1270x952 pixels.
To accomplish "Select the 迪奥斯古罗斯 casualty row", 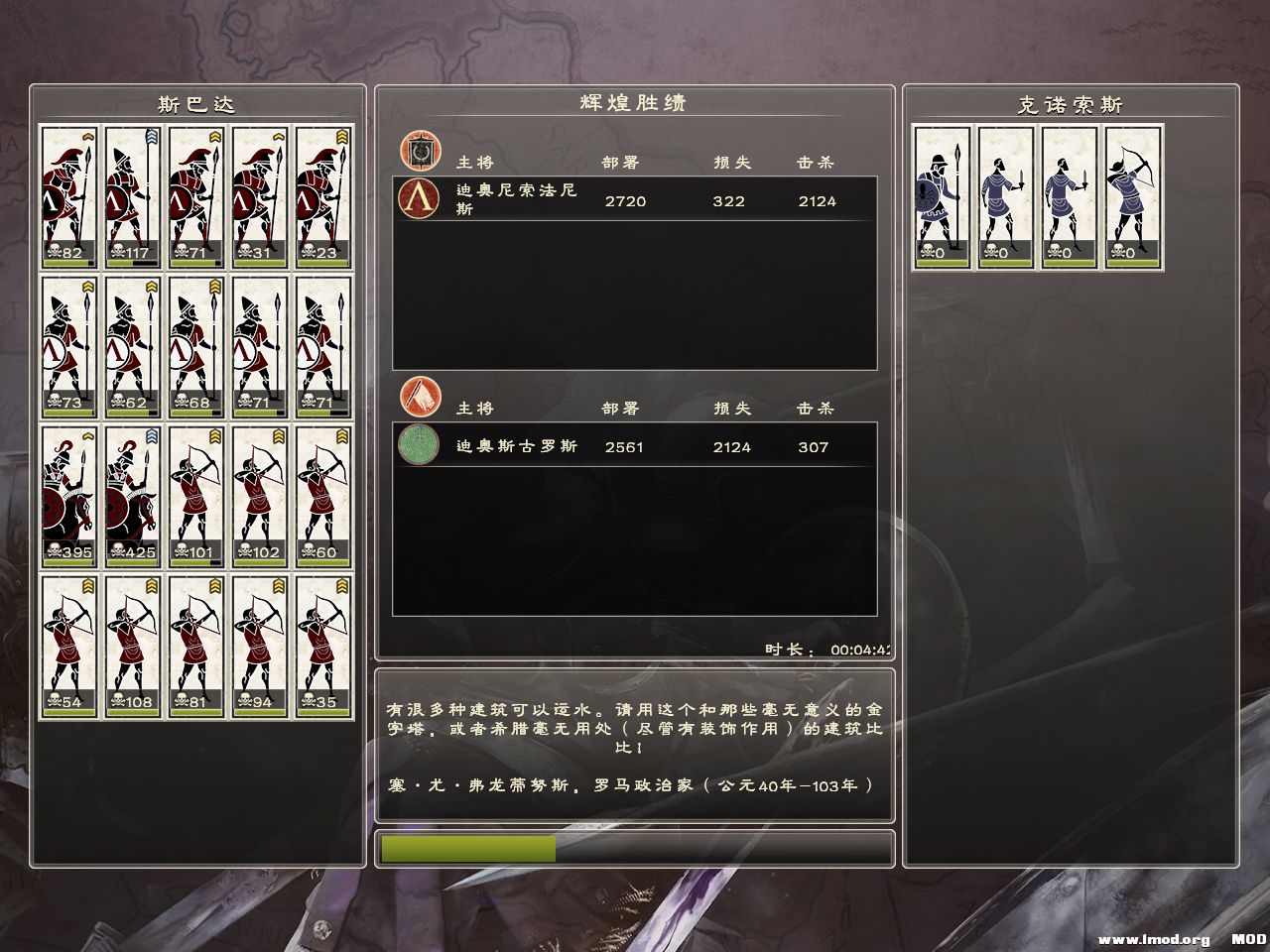I will tap(634, 447).
